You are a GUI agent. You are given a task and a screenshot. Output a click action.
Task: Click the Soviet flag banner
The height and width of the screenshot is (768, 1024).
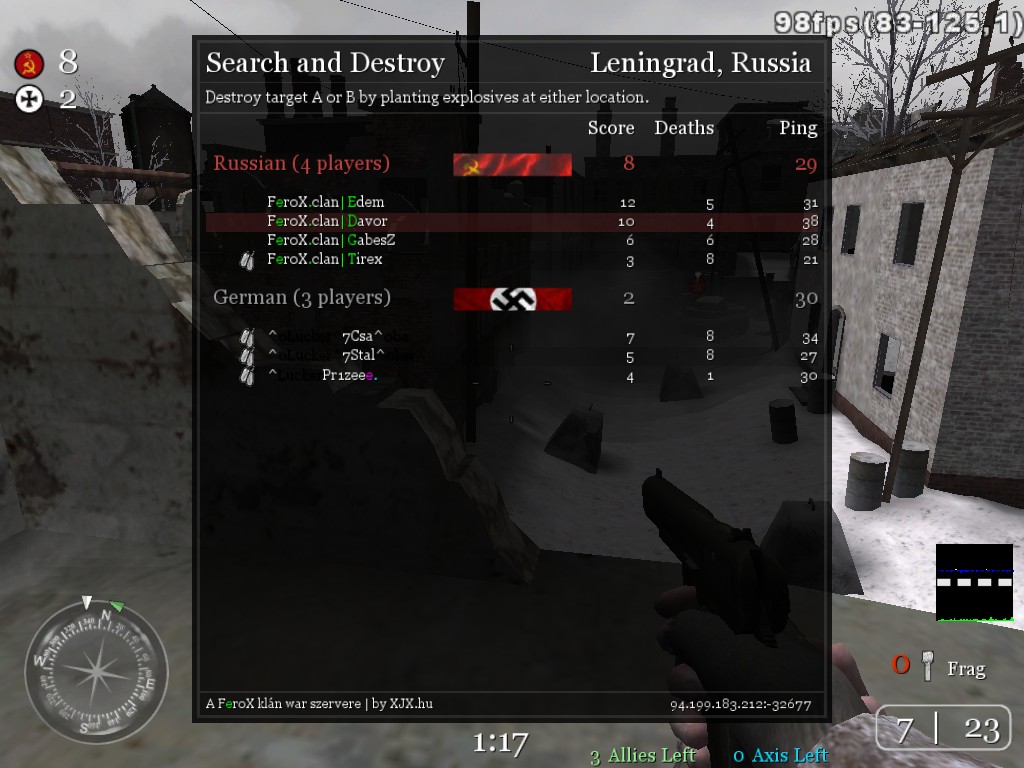512,164
